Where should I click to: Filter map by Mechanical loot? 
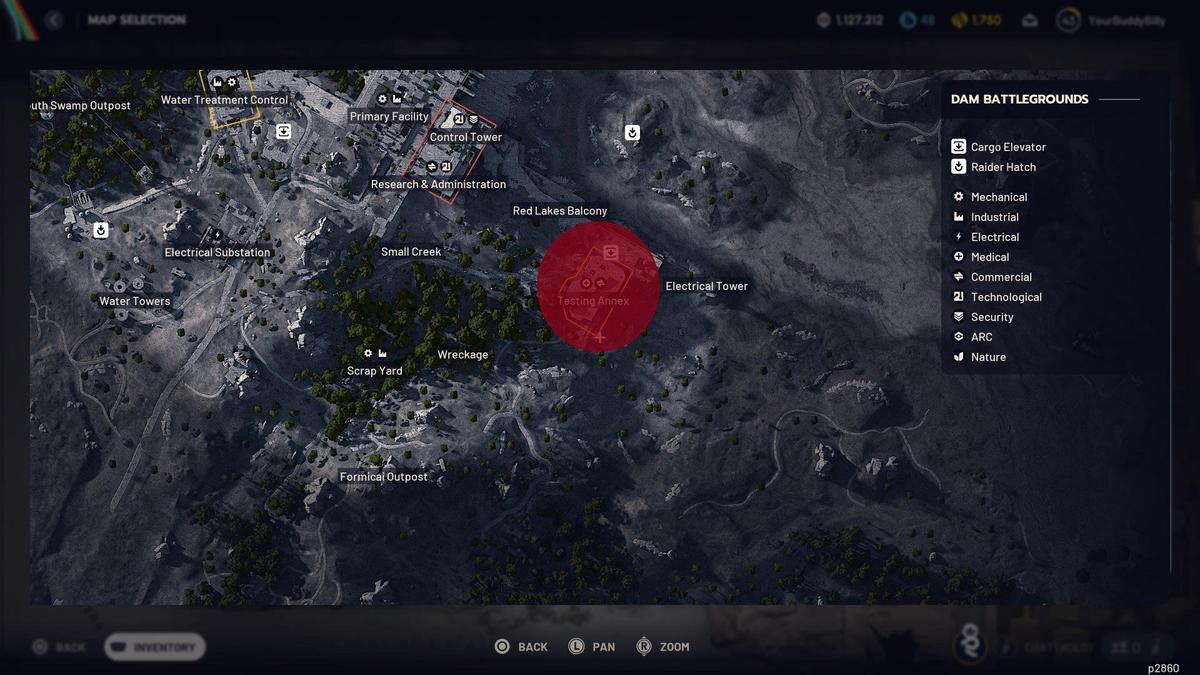[998, 197]
